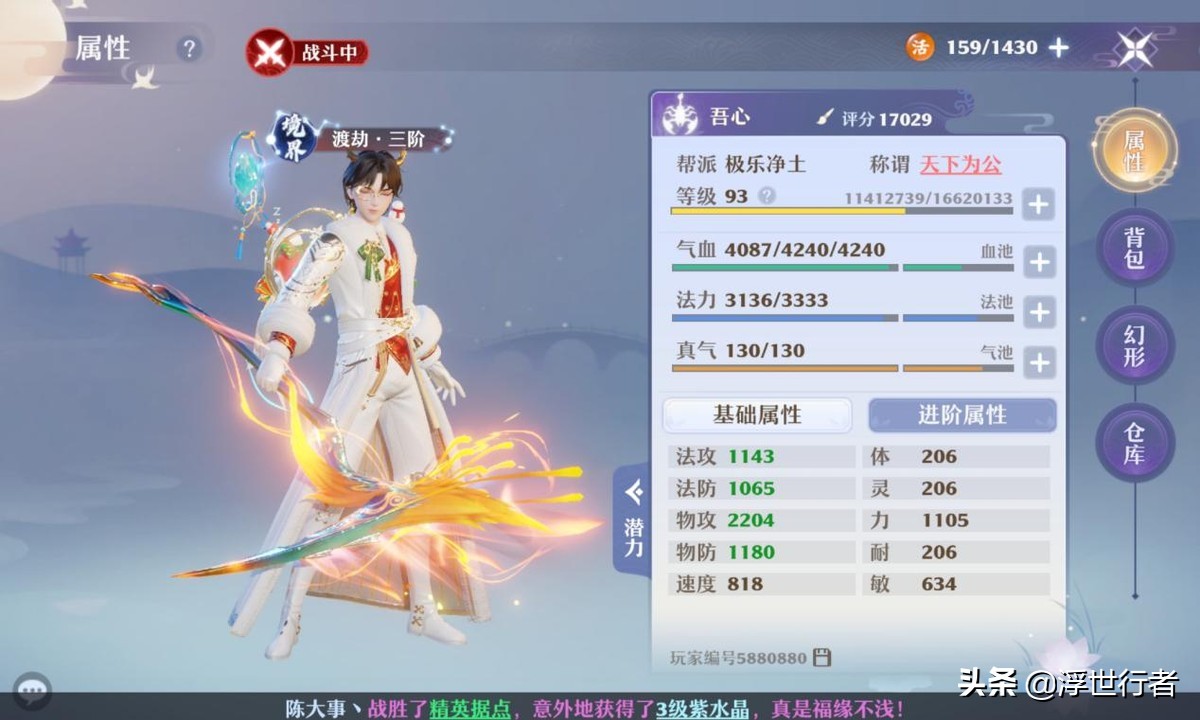Tap the level 93 question mark info
Image resolution: width=1200 pixels, height=720 pixels.
[767, 196]
